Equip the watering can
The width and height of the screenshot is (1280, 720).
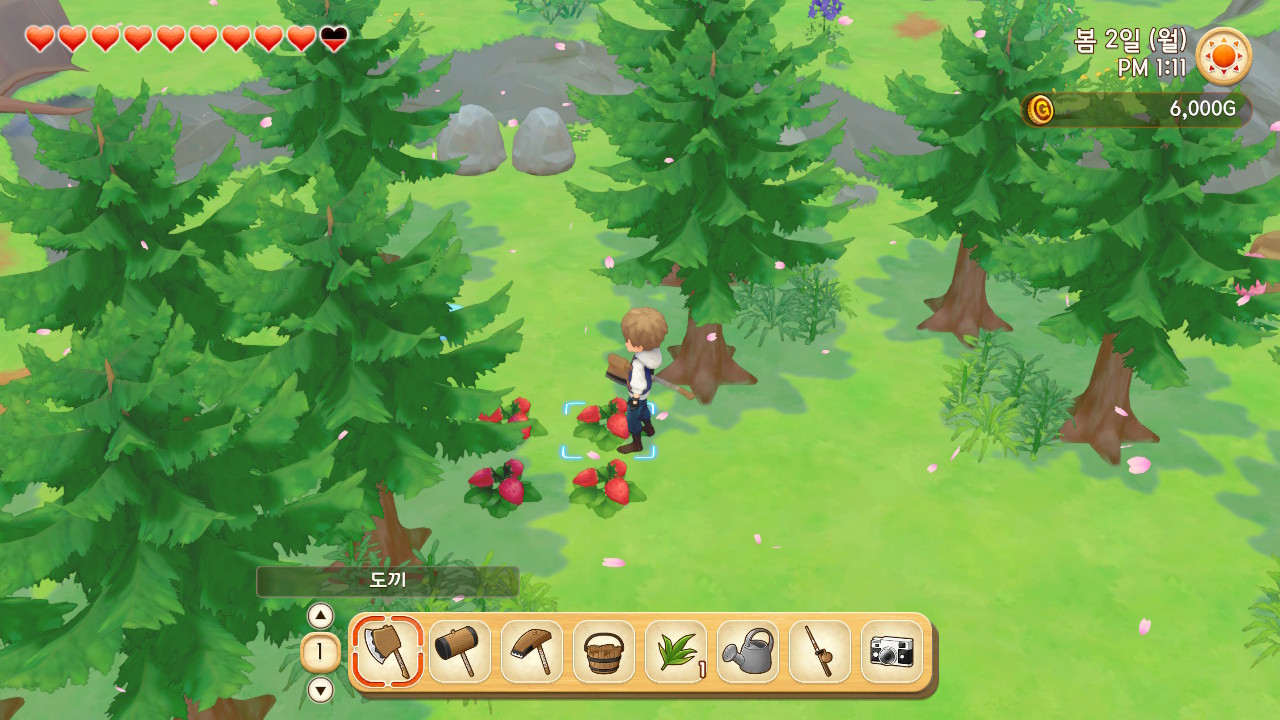(x=748, y=651)
